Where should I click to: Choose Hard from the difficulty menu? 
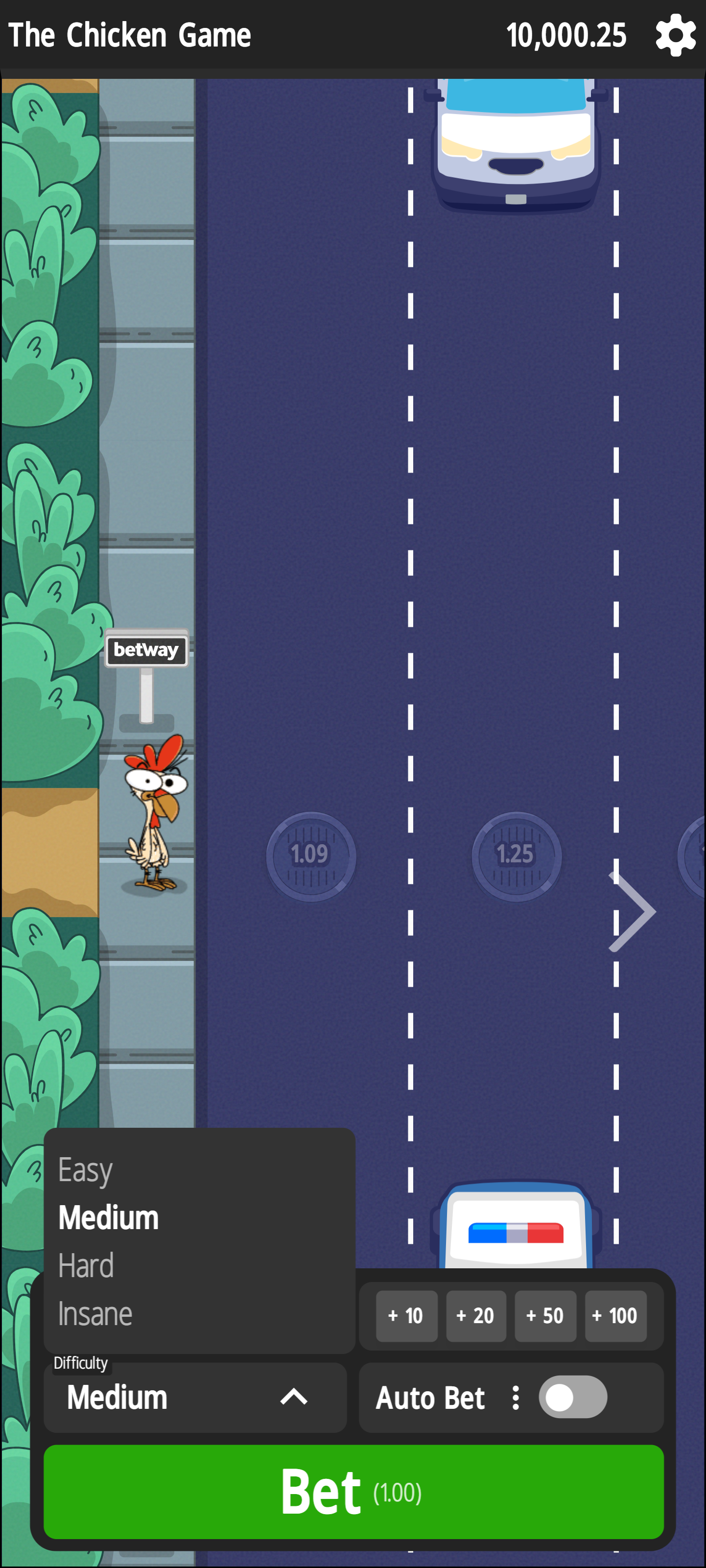pos(86,1265)
